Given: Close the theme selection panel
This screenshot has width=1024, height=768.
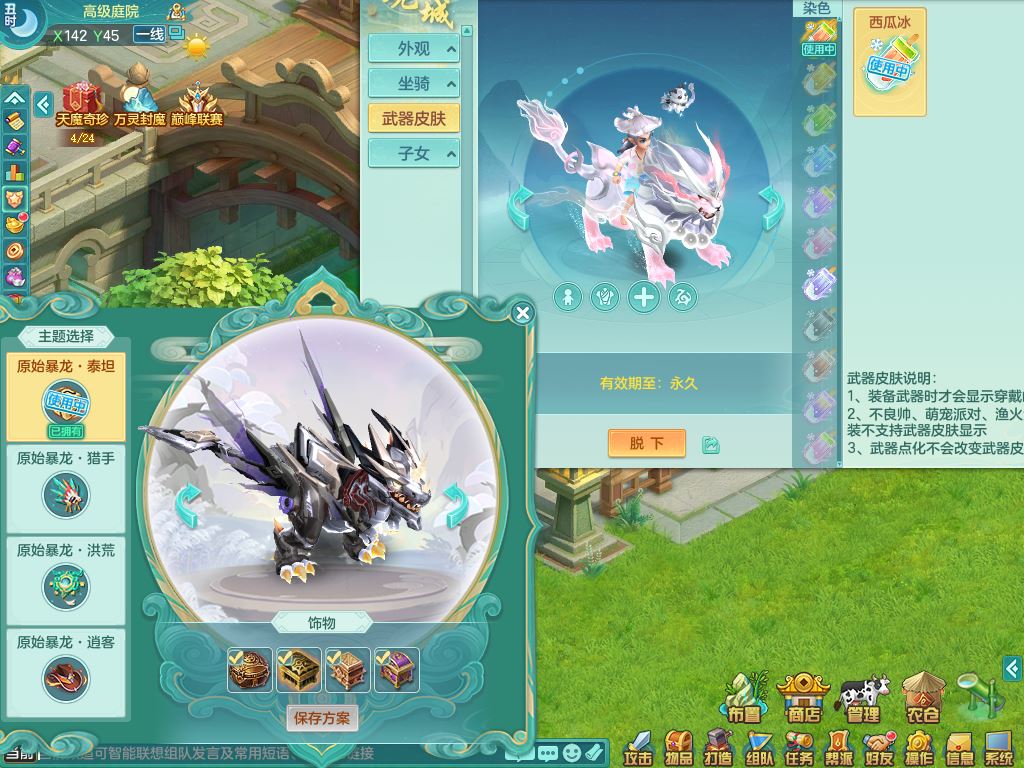Looking at the screenshot, I should pyautogui.click(x=522, y=314).
